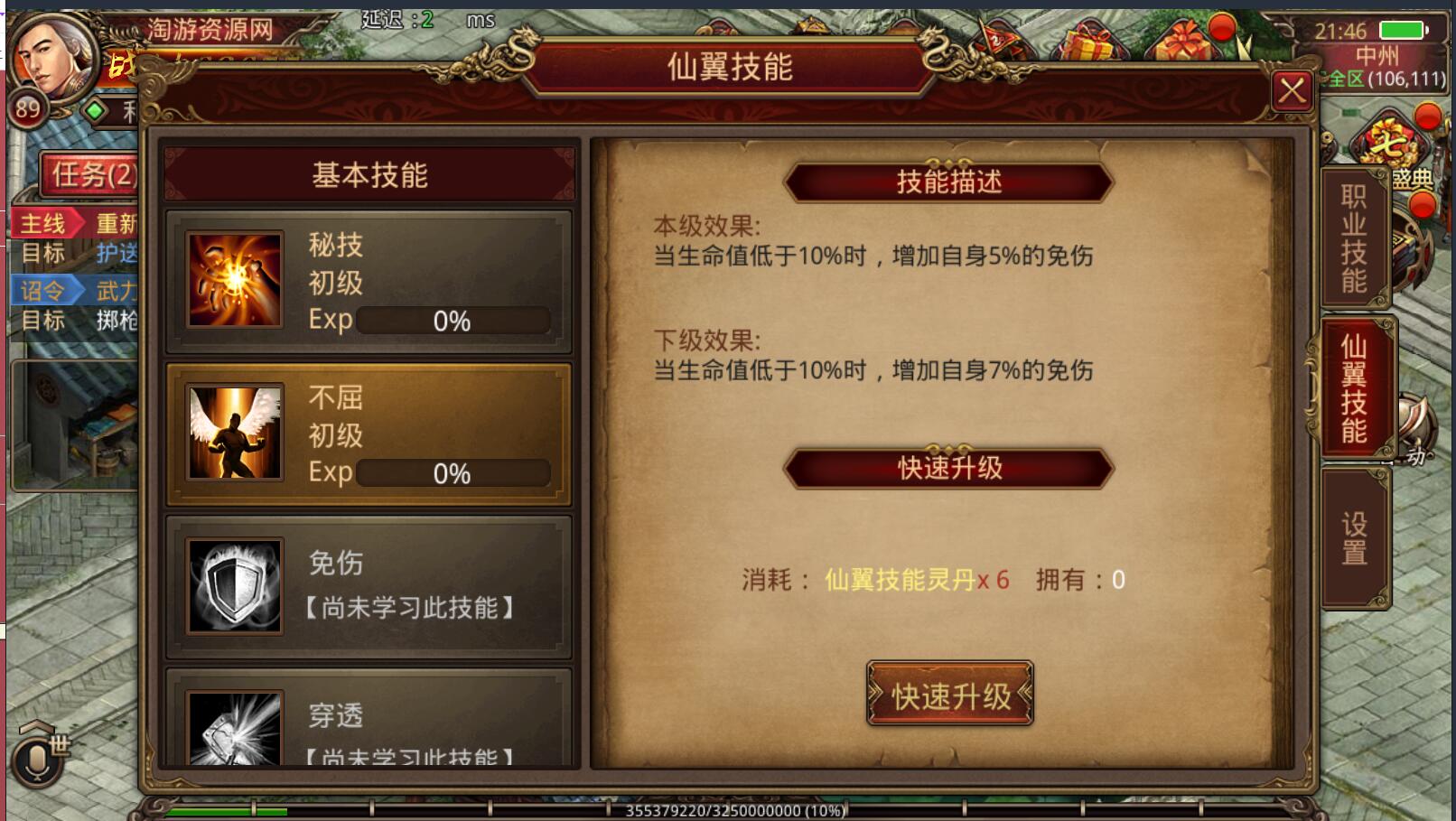Screen dimensions: 1456x821
Task: Click the event flag icon
Action: click(x=998, y=41)
